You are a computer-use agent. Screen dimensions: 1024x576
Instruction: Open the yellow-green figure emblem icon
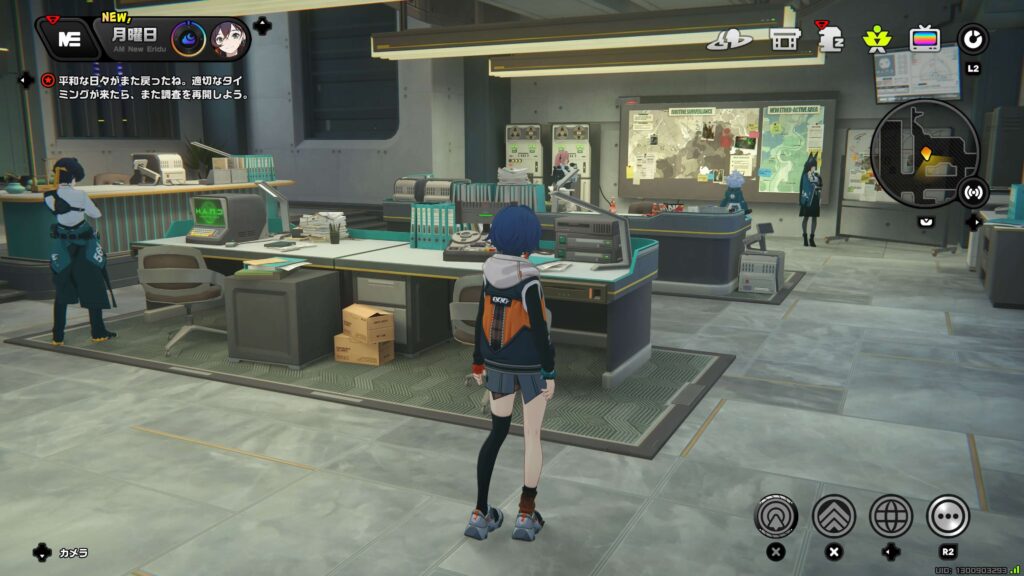(x=877, y=39)
